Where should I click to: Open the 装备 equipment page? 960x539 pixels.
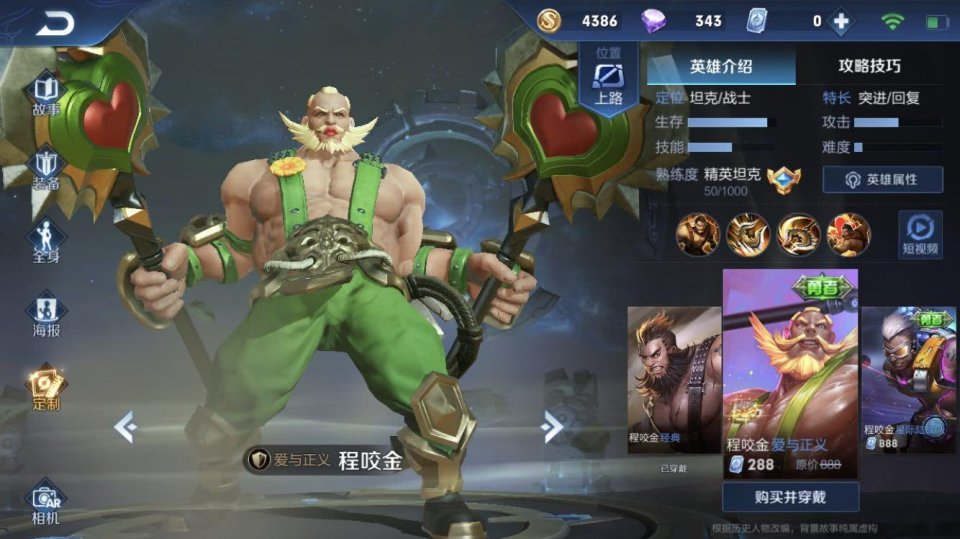point(46,168)
